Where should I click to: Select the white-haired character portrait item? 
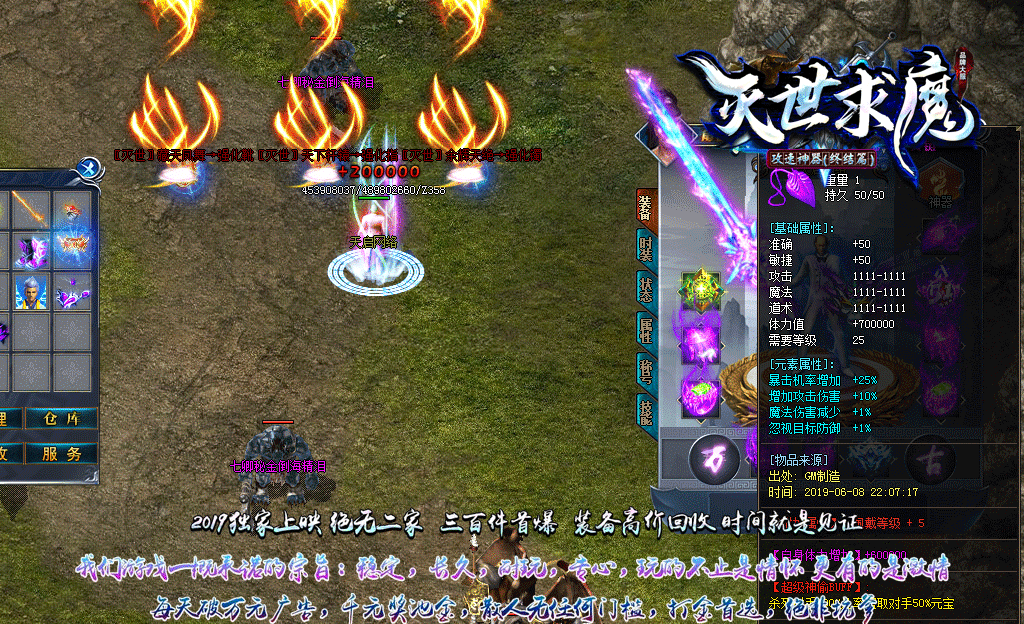point(32,293)
